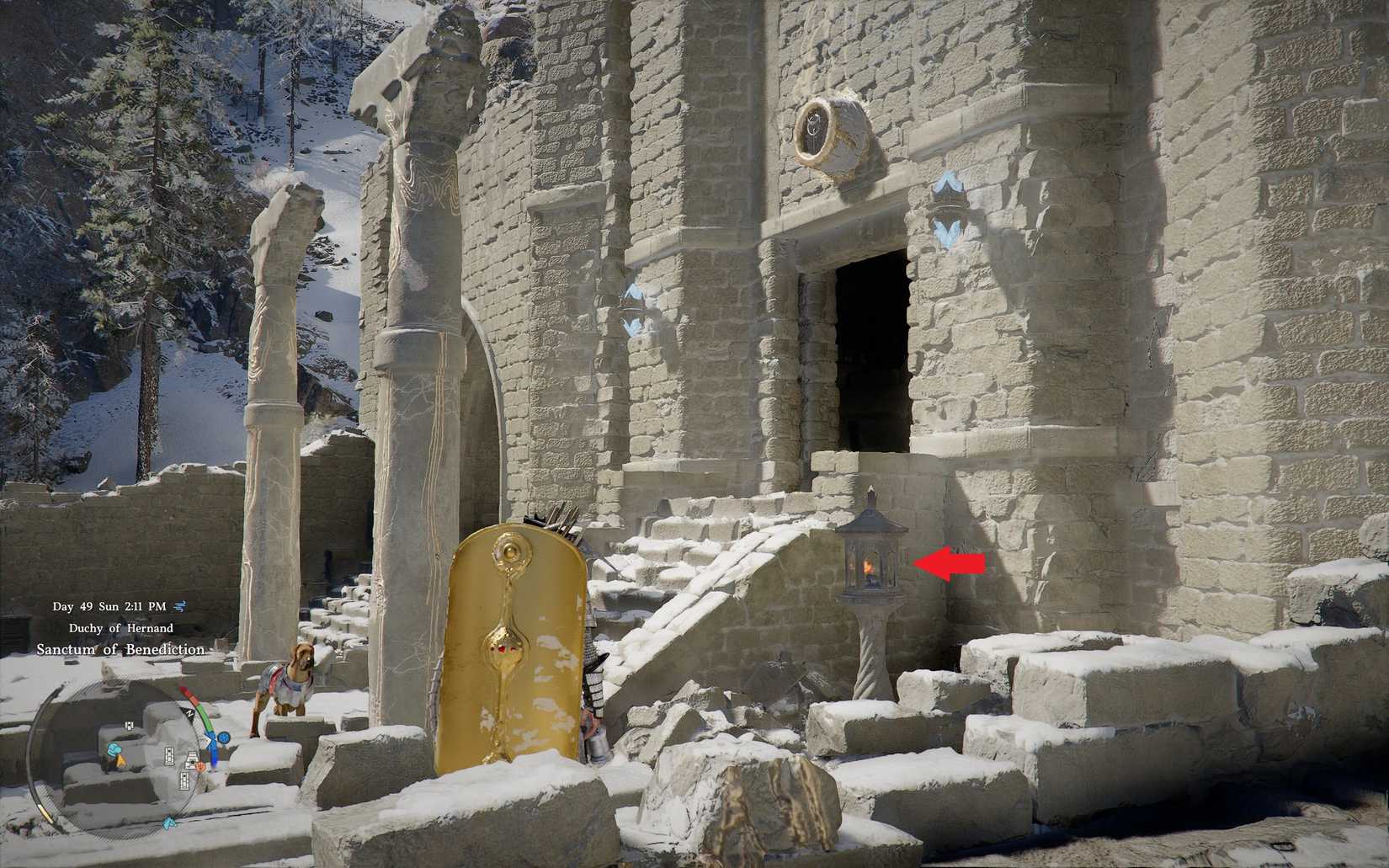Click the ladder icon at the minimap center

pyautogui.click(x=170, y=755)
